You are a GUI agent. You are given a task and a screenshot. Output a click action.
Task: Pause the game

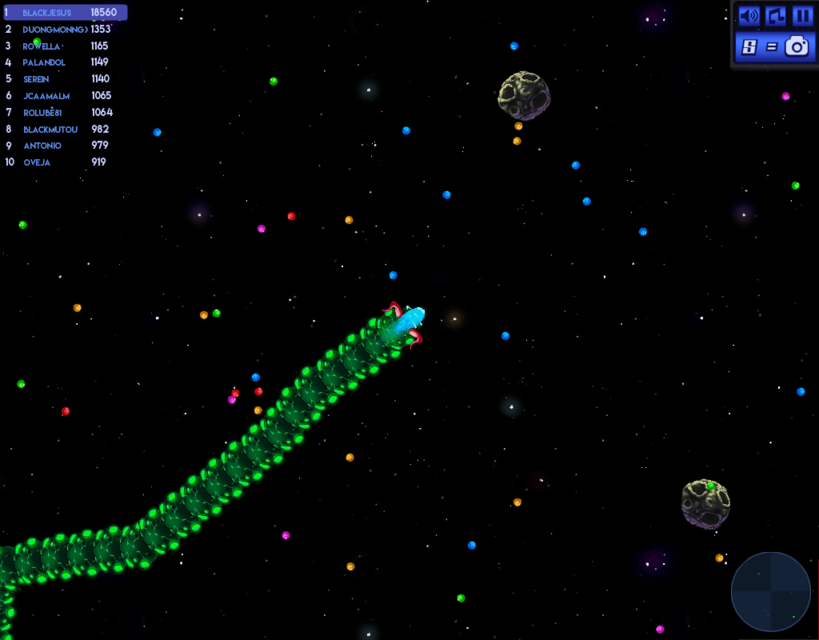coord(802,16)
